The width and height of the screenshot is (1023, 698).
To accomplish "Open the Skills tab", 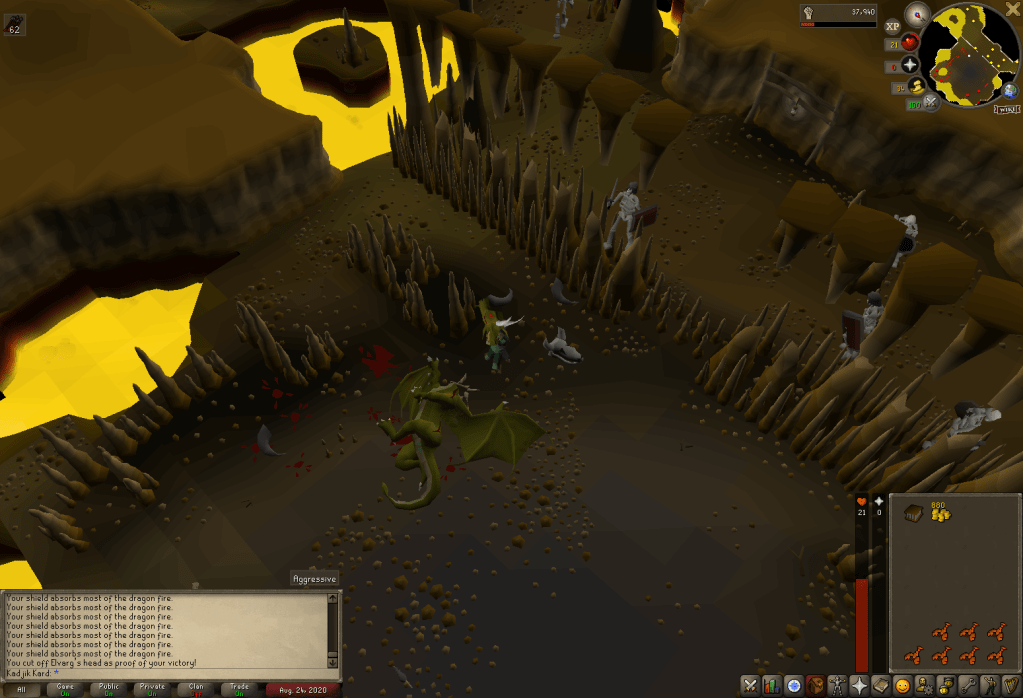I will pyautogui.click(x=771, y=685).
